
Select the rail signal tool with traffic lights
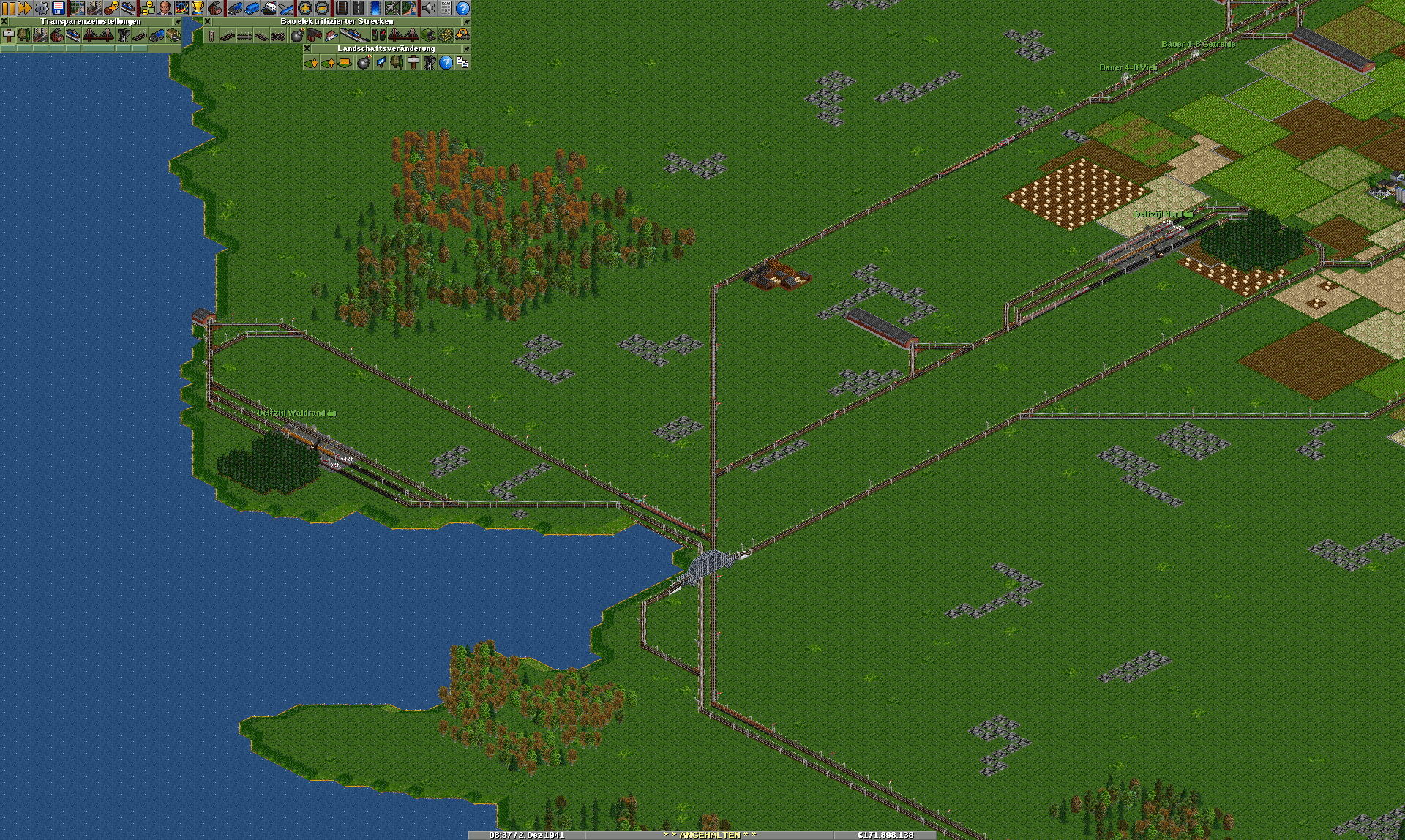click(378, 35)
